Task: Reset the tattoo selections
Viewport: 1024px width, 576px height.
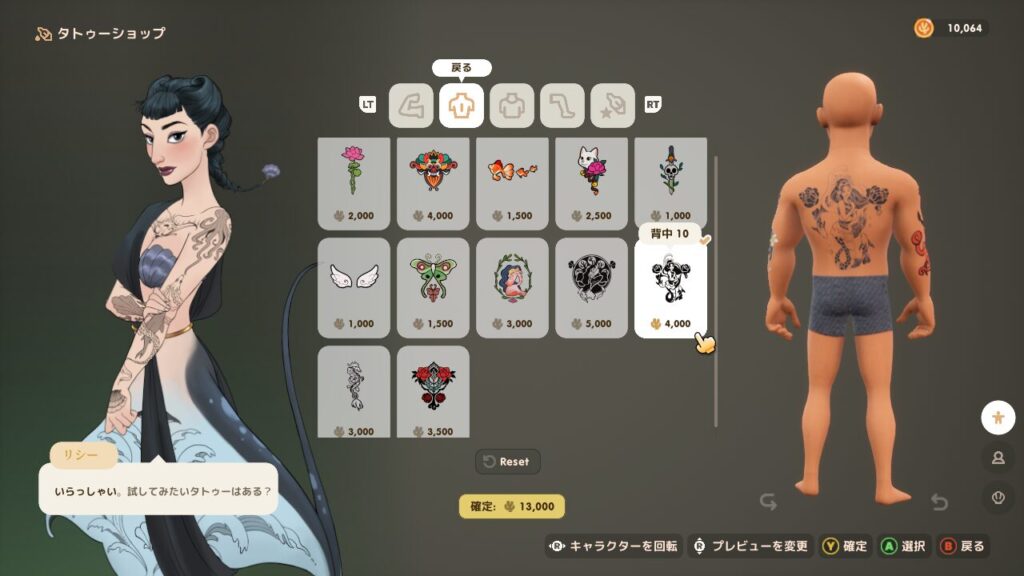Action: coord(508,461)
